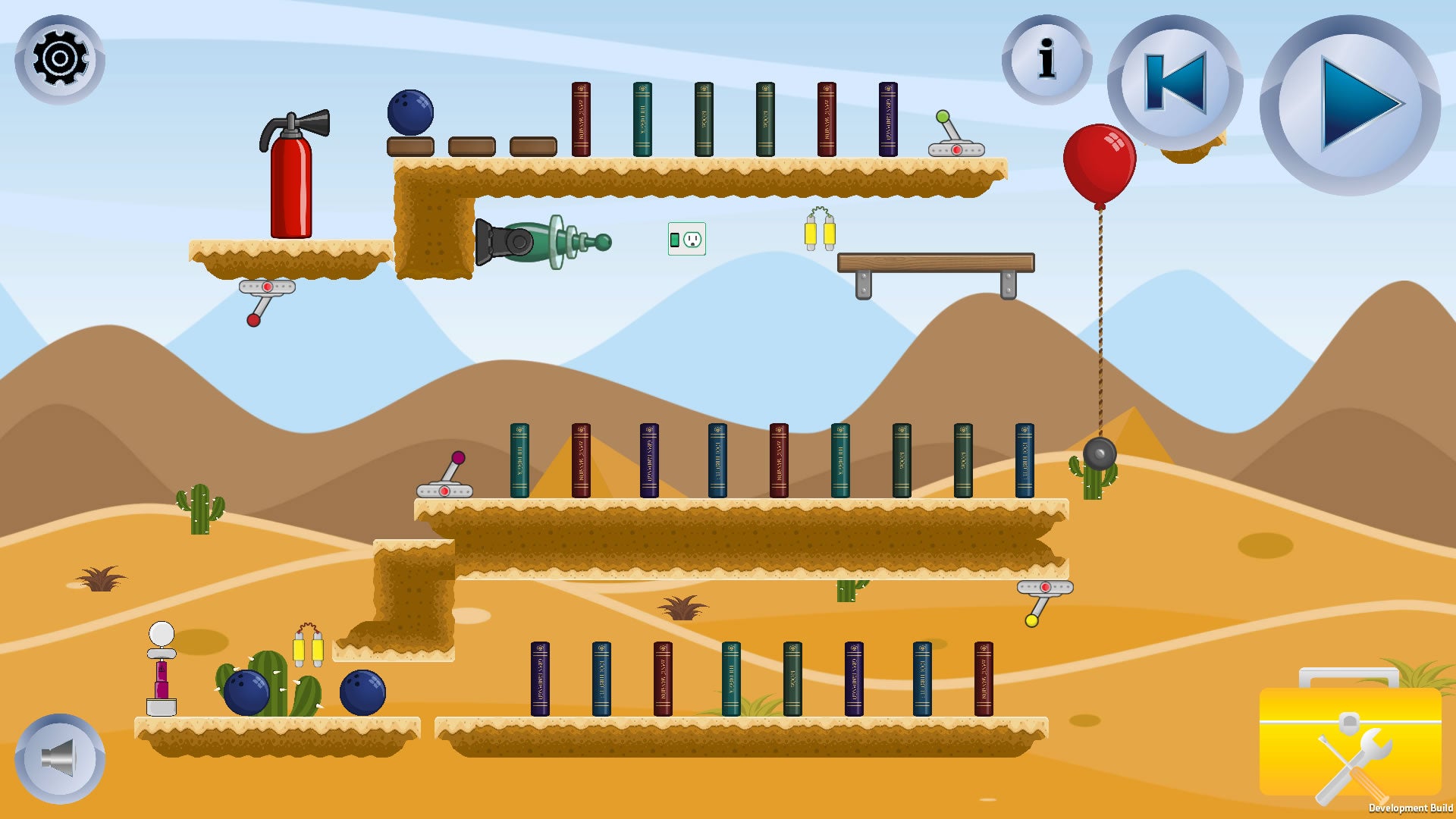Reset the puzzle with the rewind button
1456x819 pixels.
pos(1175,82)
